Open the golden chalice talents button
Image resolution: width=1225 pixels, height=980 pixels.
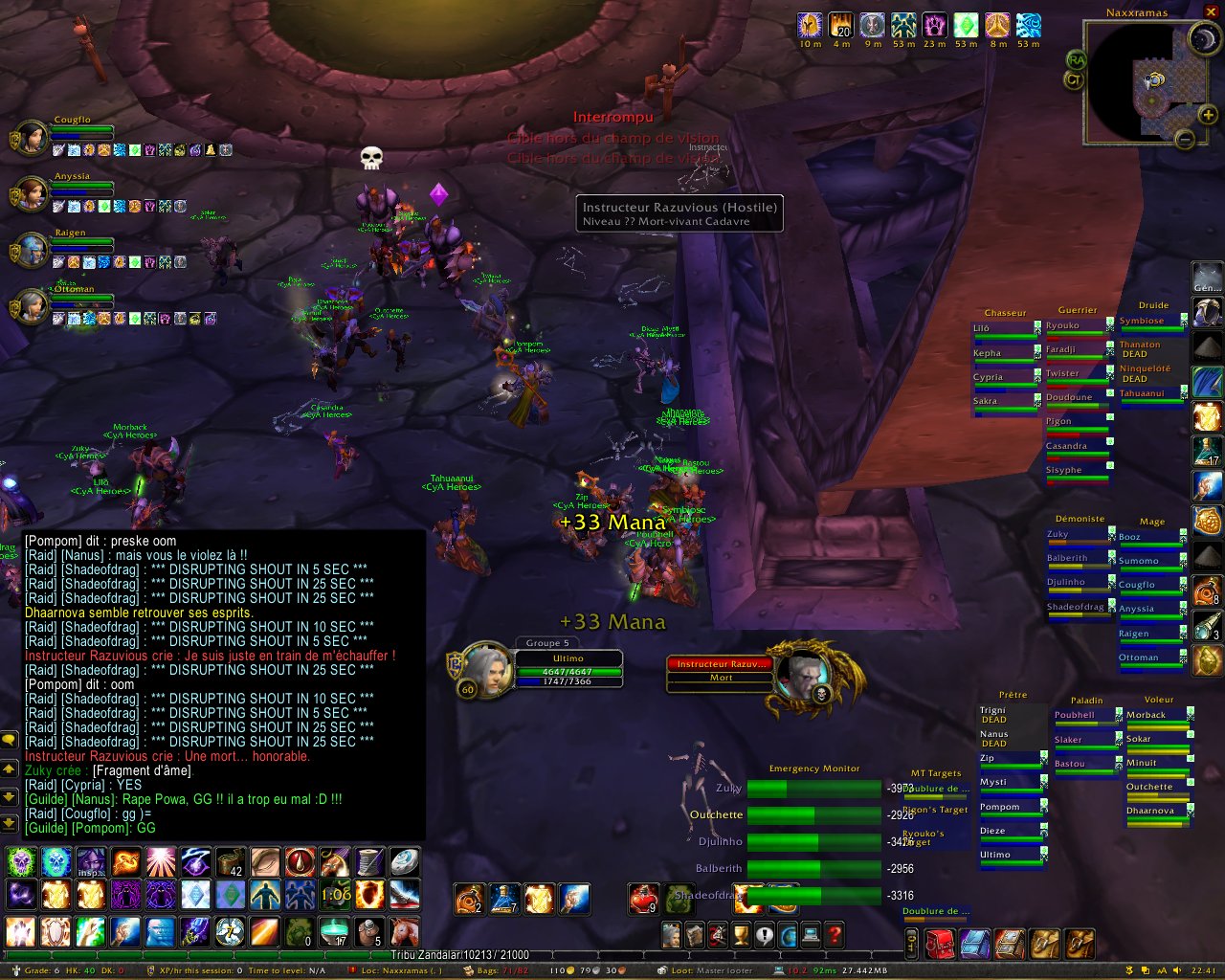pyautogui.click(x=741, y=935)
